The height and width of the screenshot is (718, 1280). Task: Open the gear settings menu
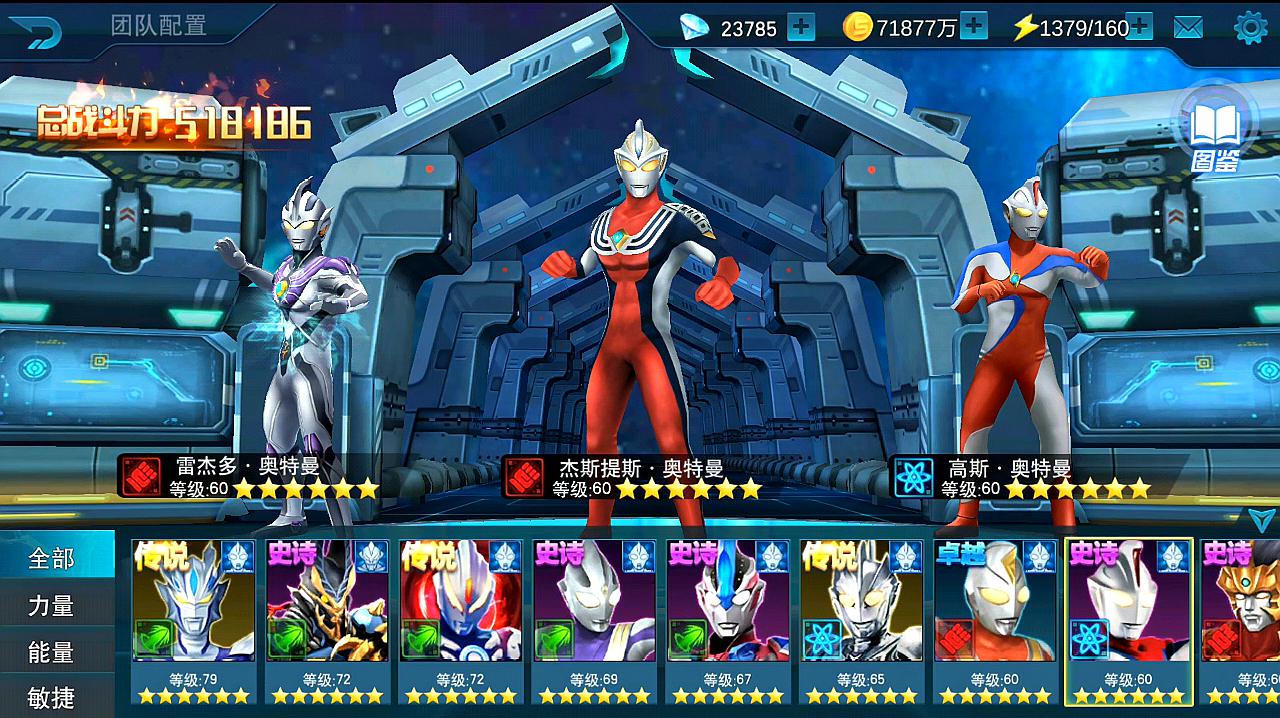click(x=1250, y=28)
